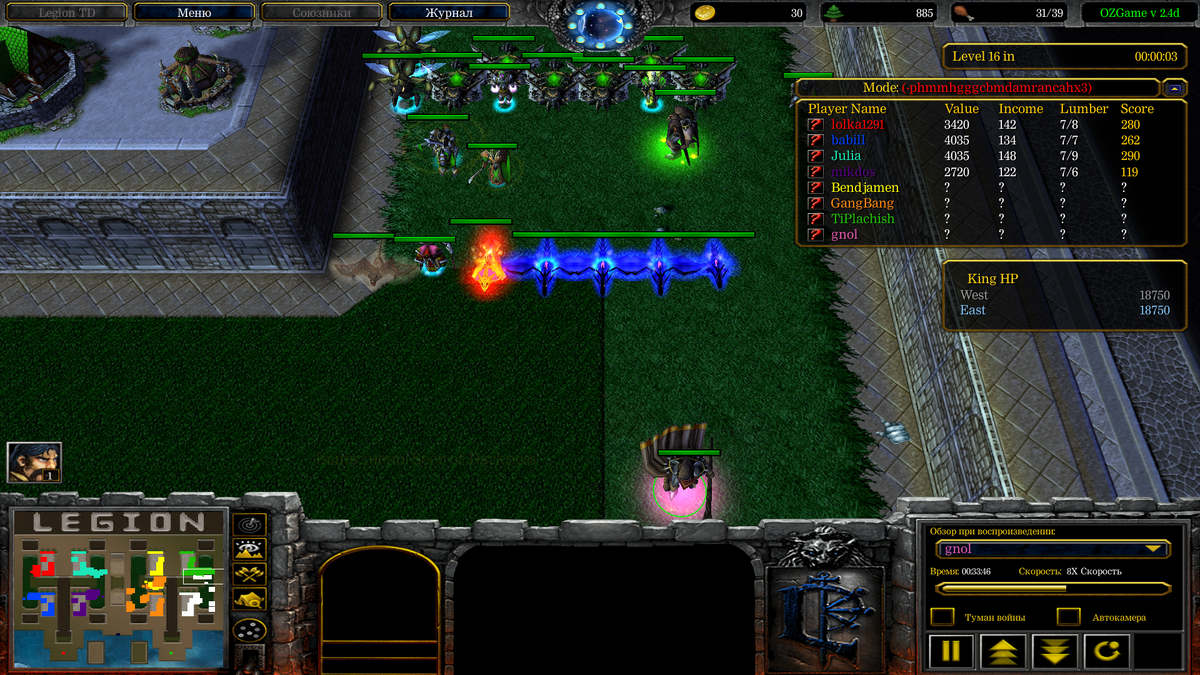The width and height of the screenshot is (1200, 675).
Task: Toggle minimap terrain display with the eye icon
Action: tap(249, 548)
